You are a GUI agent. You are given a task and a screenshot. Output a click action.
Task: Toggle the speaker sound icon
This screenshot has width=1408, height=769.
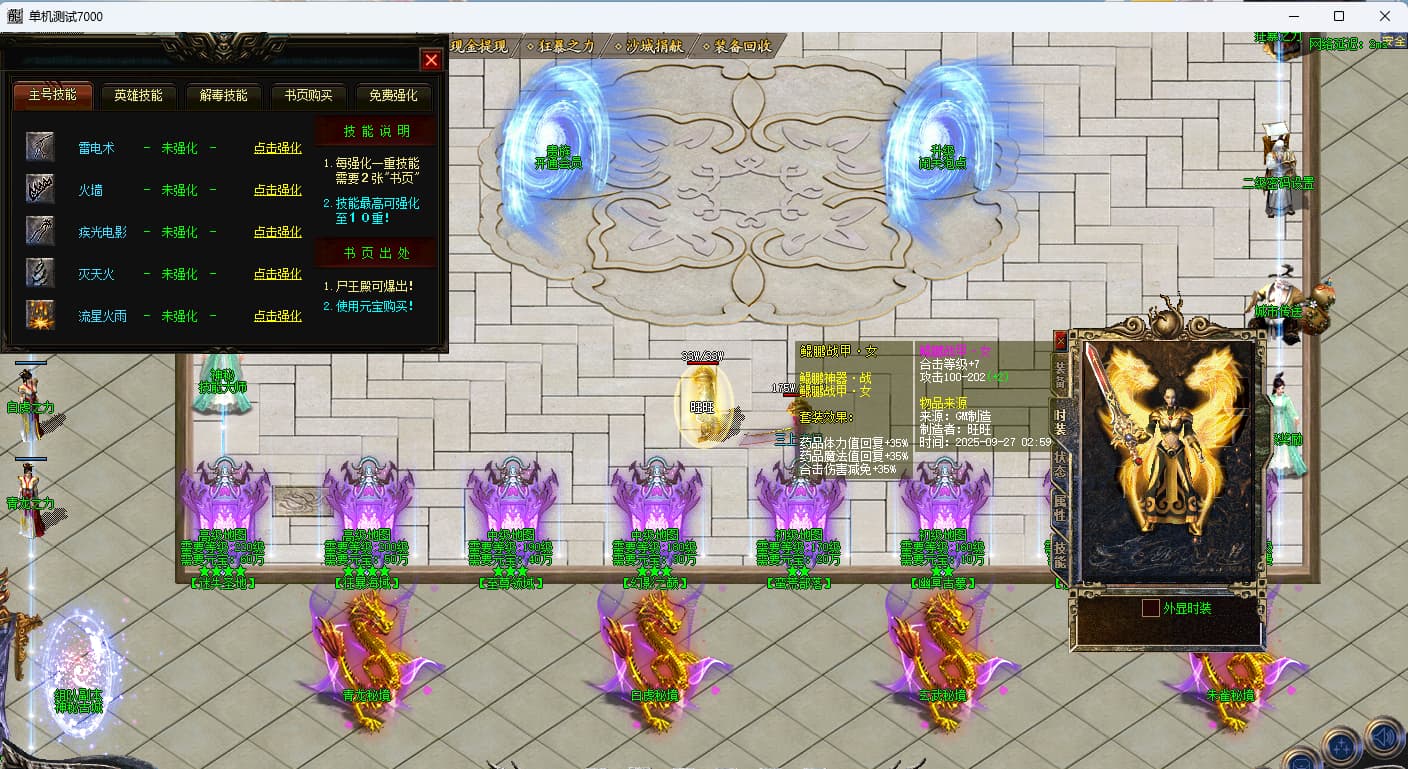(x=1384, y=738)
